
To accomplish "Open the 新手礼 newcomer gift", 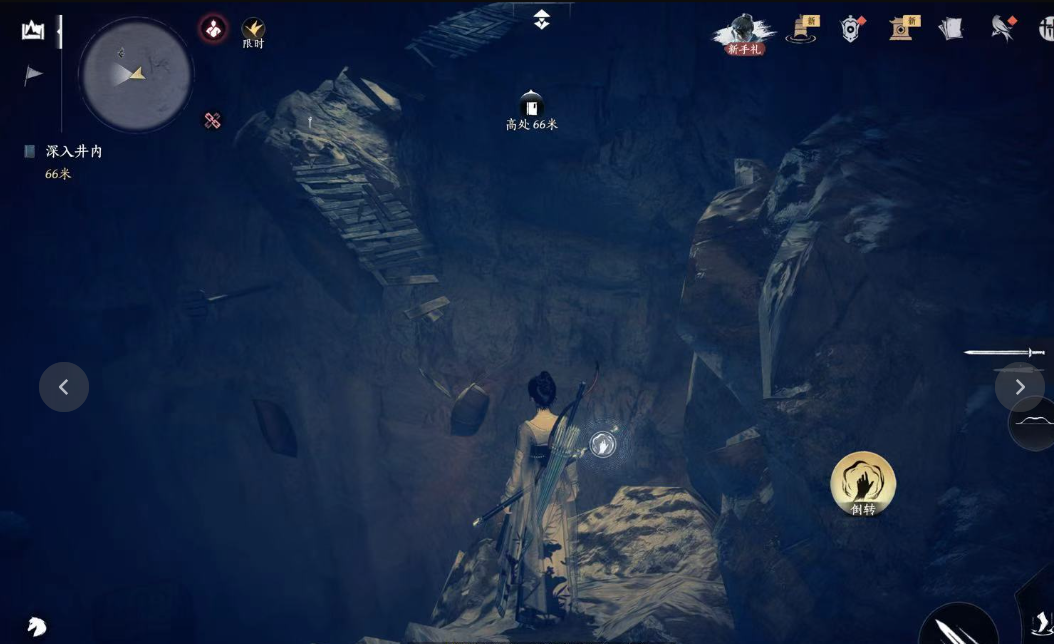I will coord(744,33).
